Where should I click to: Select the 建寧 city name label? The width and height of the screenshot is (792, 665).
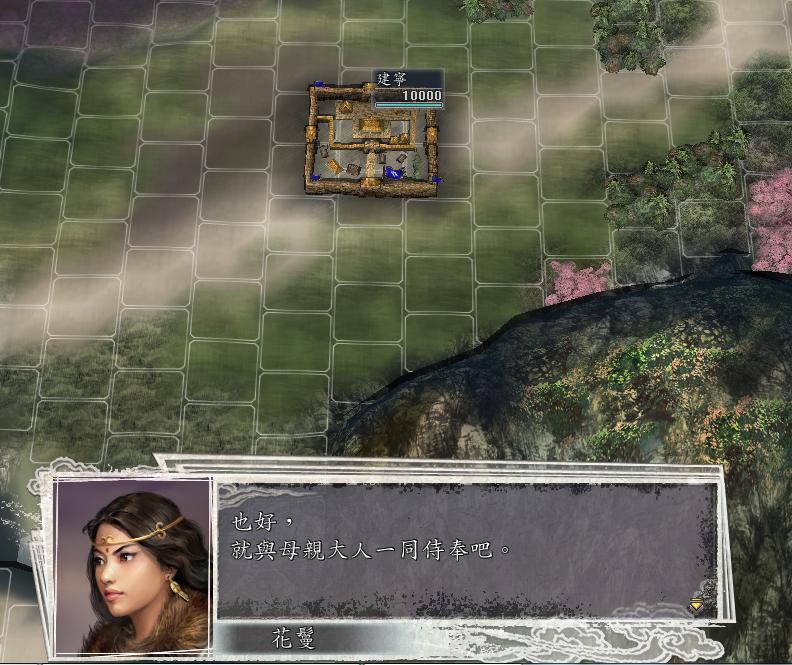(x=394, y=79)
